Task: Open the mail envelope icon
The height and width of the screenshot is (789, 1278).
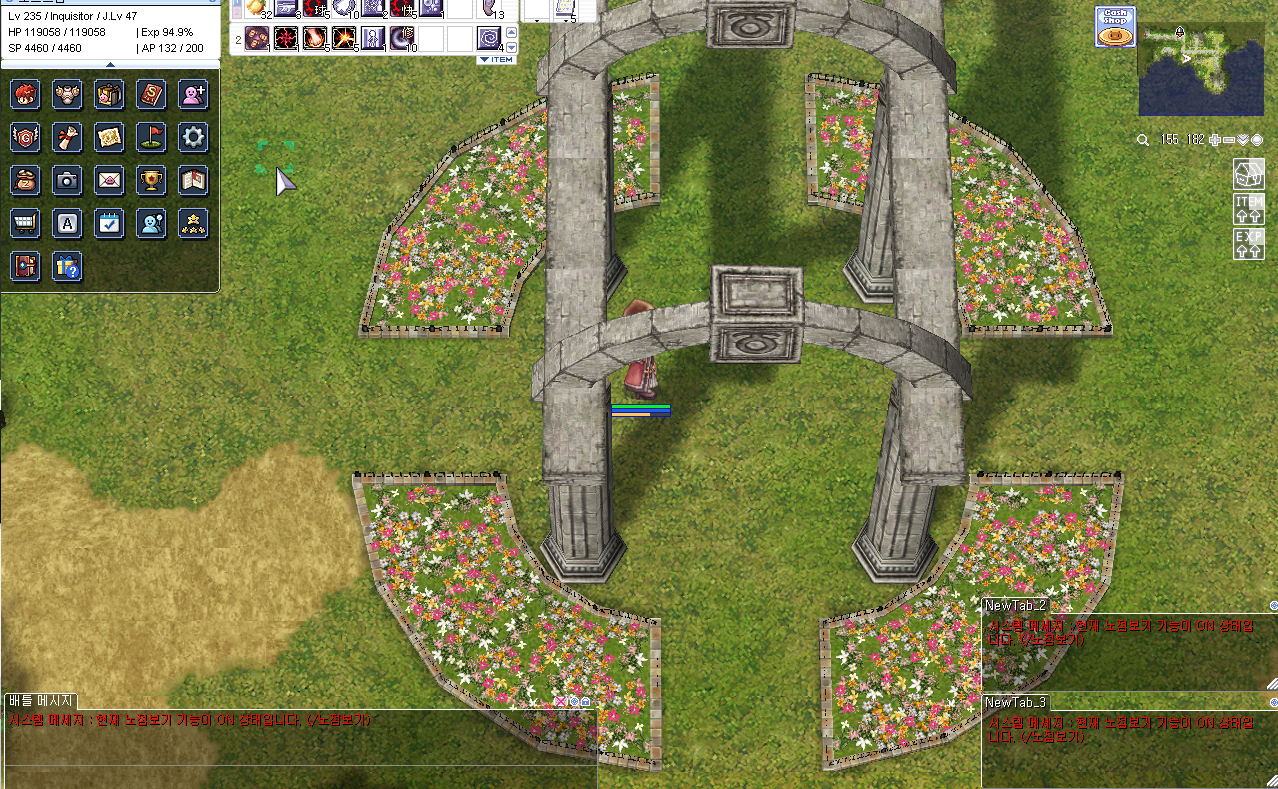Action: (x=109, y=180)
